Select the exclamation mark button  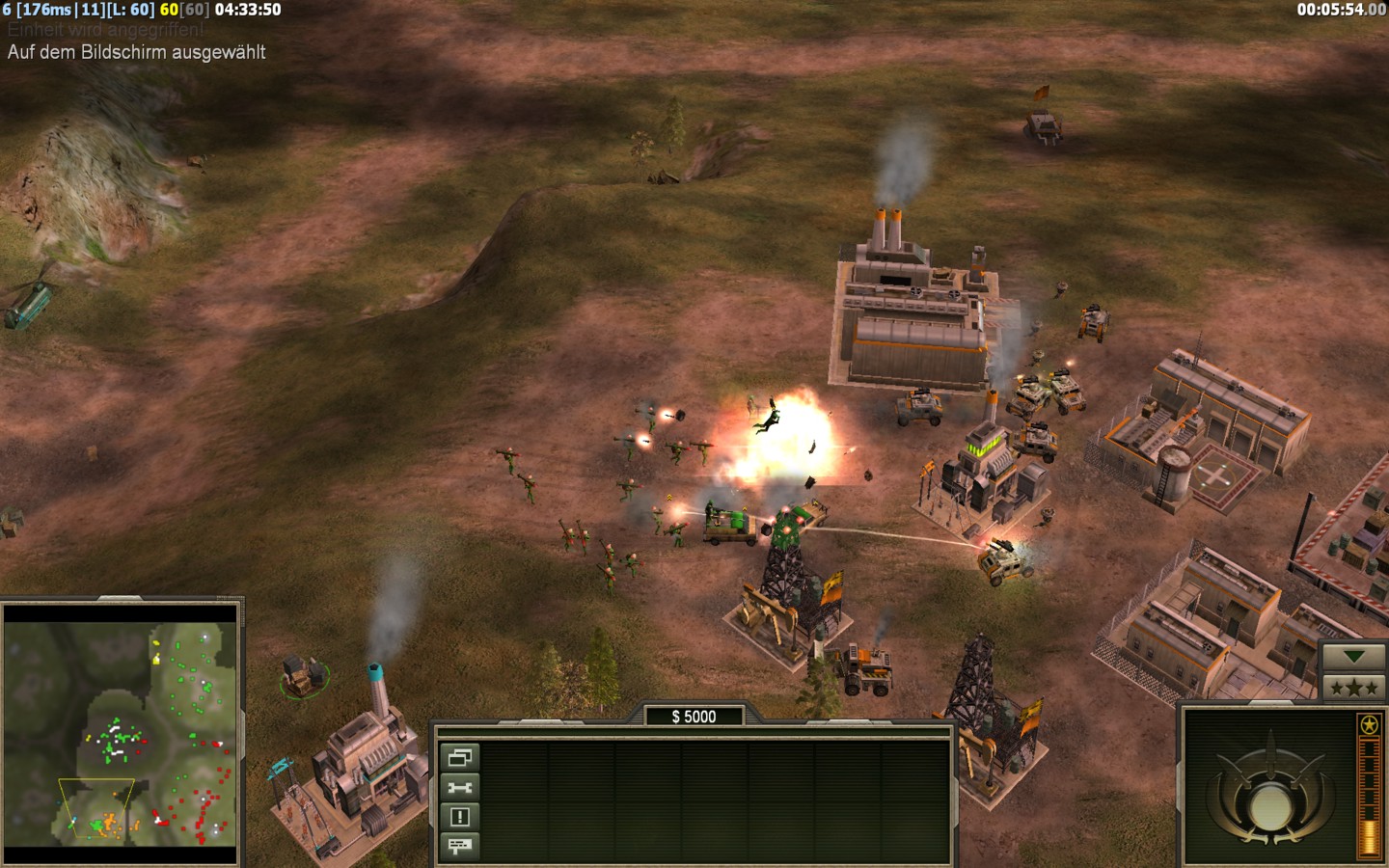(460, 817)
